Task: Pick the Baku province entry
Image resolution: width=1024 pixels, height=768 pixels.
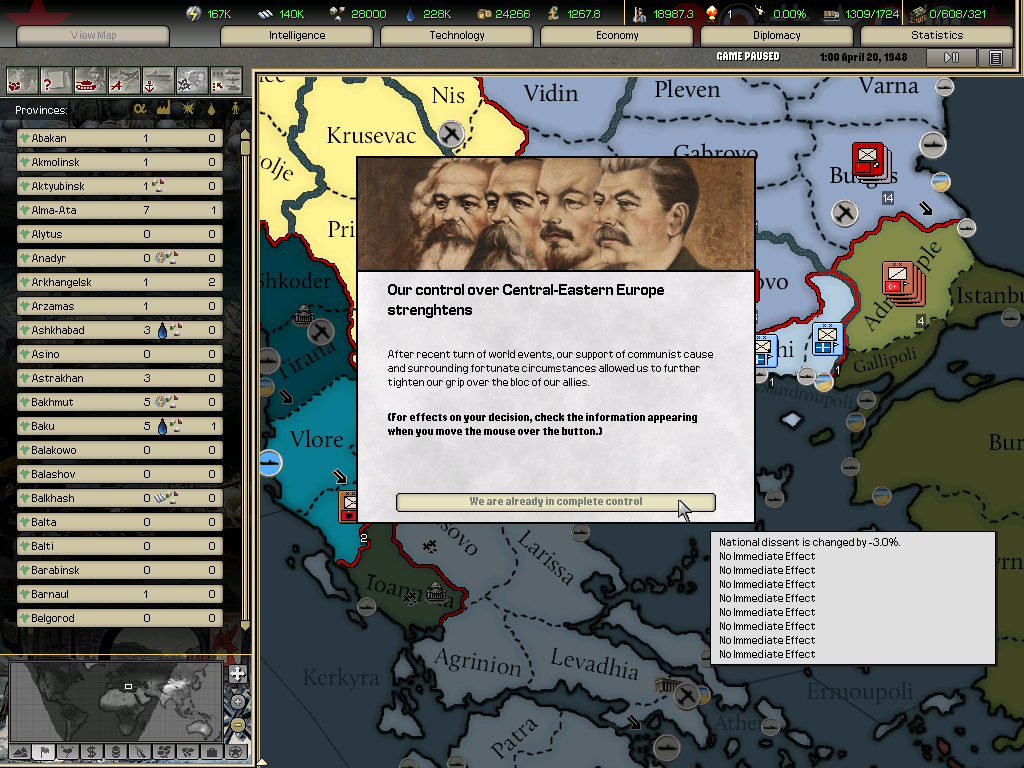Action: coord(120,426)
